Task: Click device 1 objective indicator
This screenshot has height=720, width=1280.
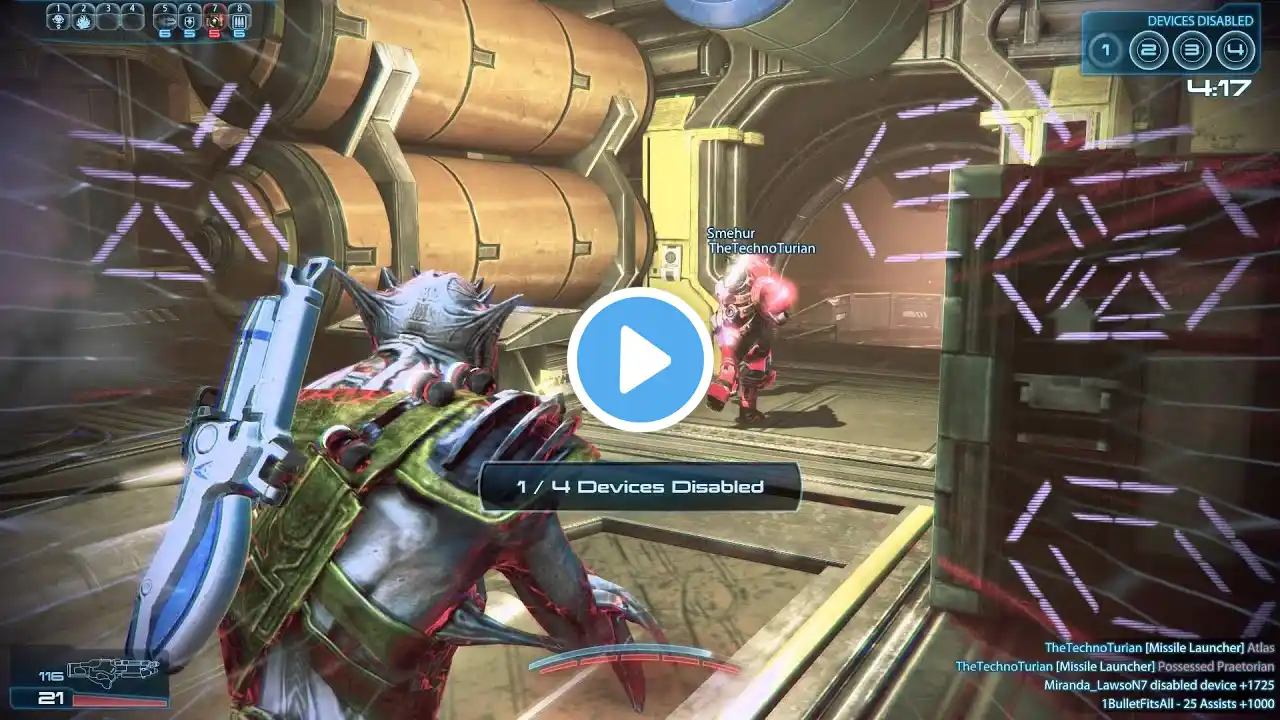Action: [1105, 48]
